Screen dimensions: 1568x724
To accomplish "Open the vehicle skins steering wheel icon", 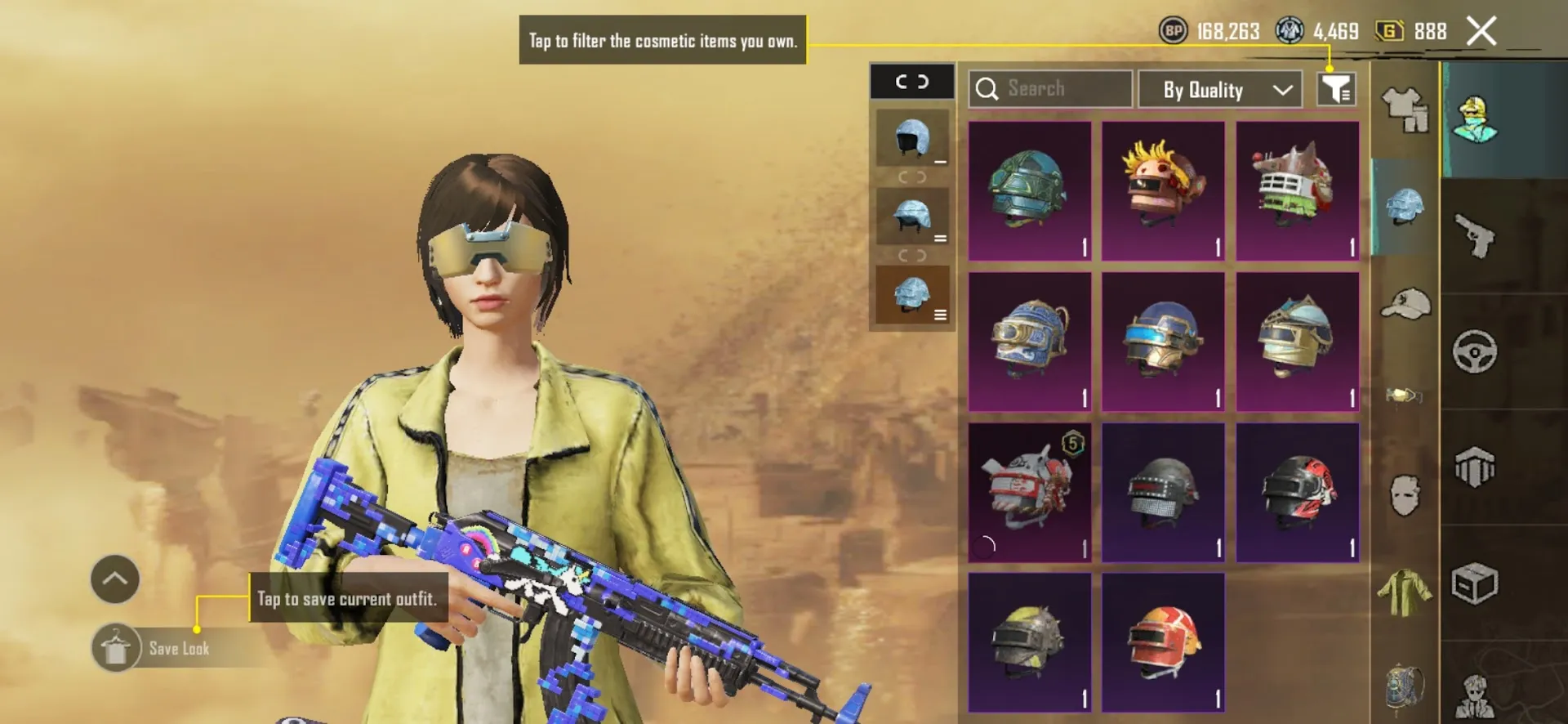I will [x=1475, y=350].
